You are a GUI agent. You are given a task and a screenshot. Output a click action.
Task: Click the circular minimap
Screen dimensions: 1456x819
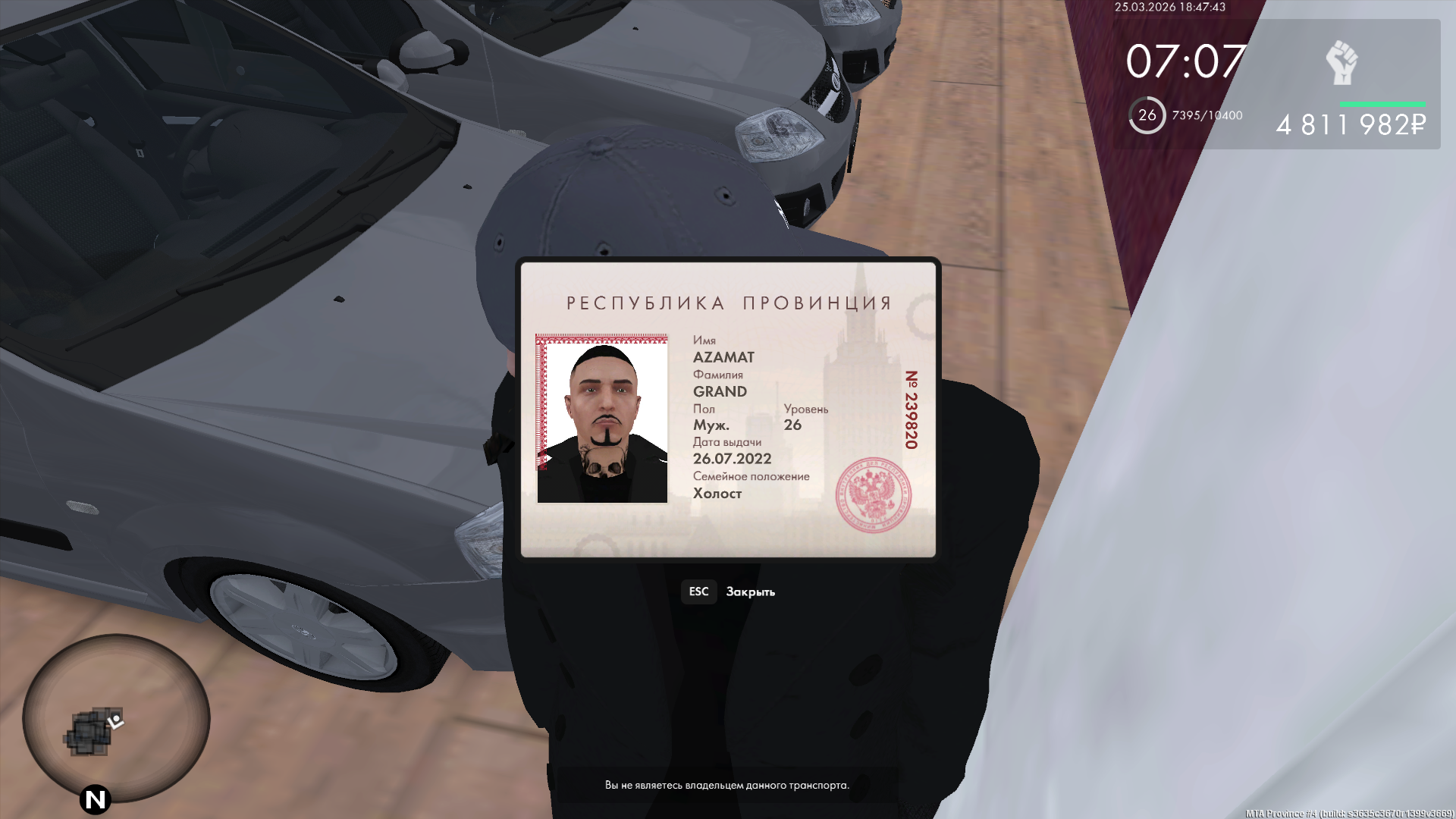[115, 719]
